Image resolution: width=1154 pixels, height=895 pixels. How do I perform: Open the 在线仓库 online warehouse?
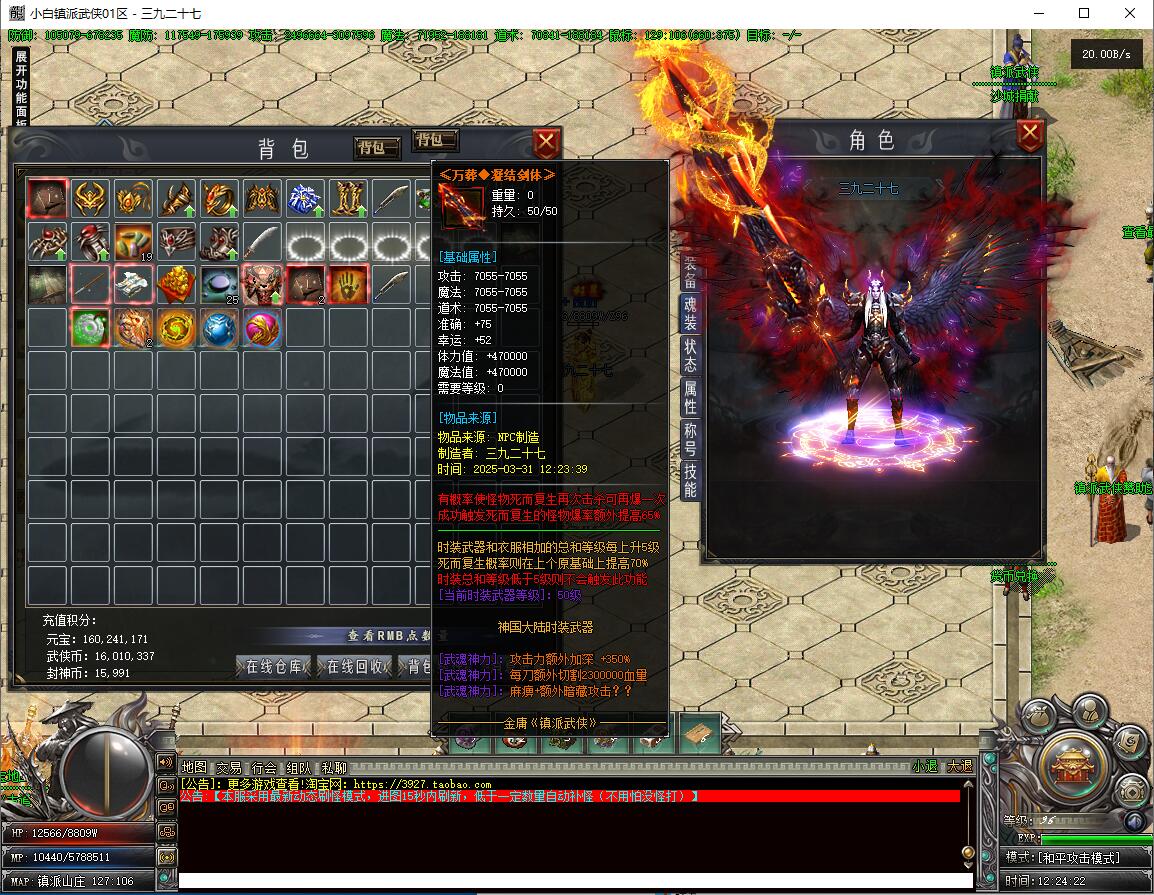273,666
